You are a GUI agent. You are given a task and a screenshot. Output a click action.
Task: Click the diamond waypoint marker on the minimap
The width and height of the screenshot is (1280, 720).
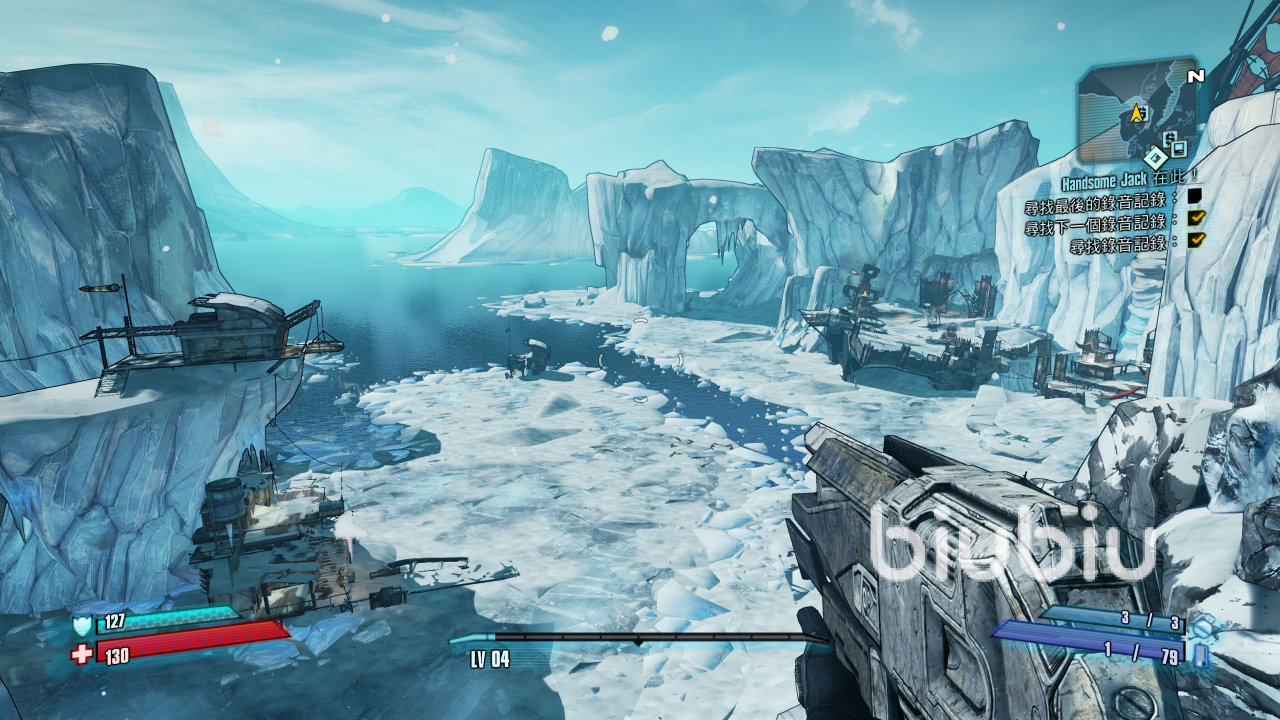(x=1156, y=157)
